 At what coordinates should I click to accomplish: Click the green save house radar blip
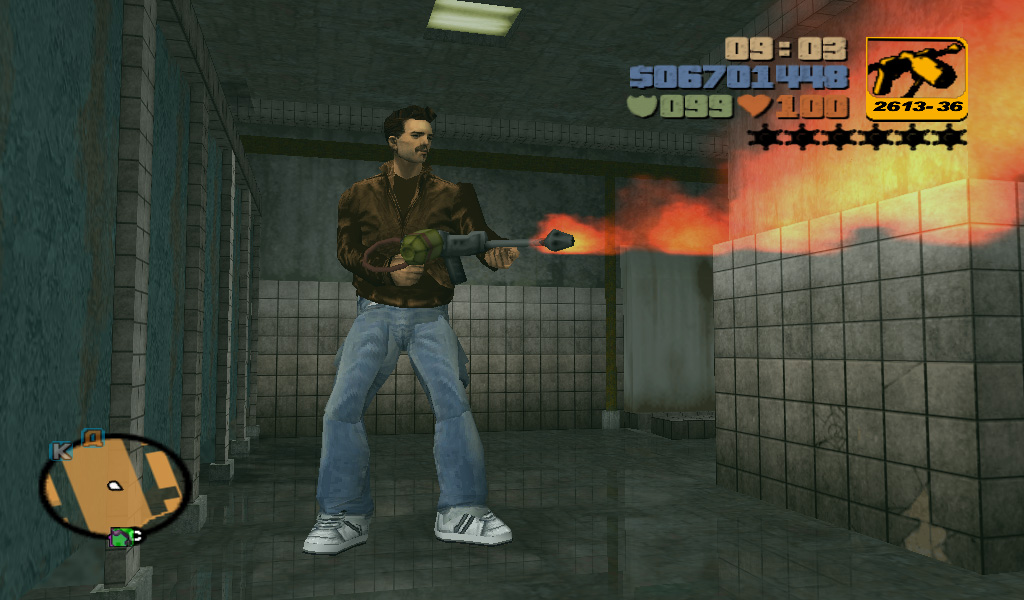click(x=121, y=538)
